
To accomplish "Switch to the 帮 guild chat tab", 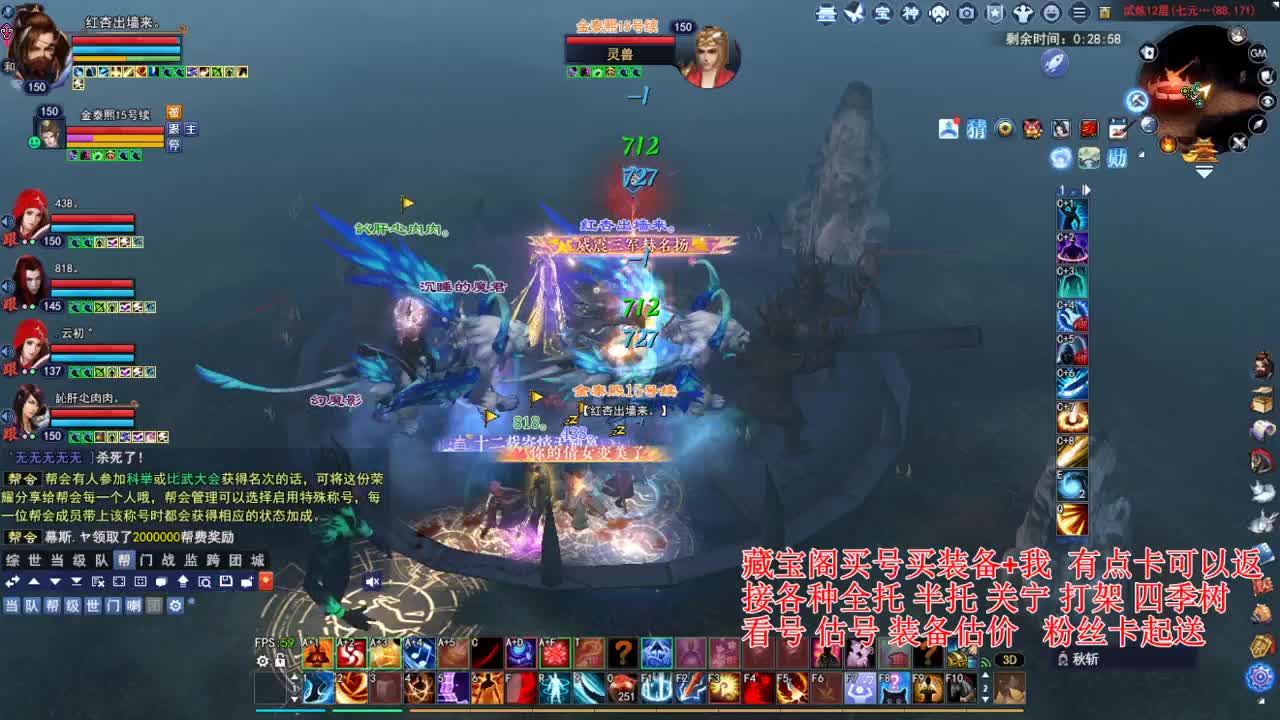I will (122, 561).
